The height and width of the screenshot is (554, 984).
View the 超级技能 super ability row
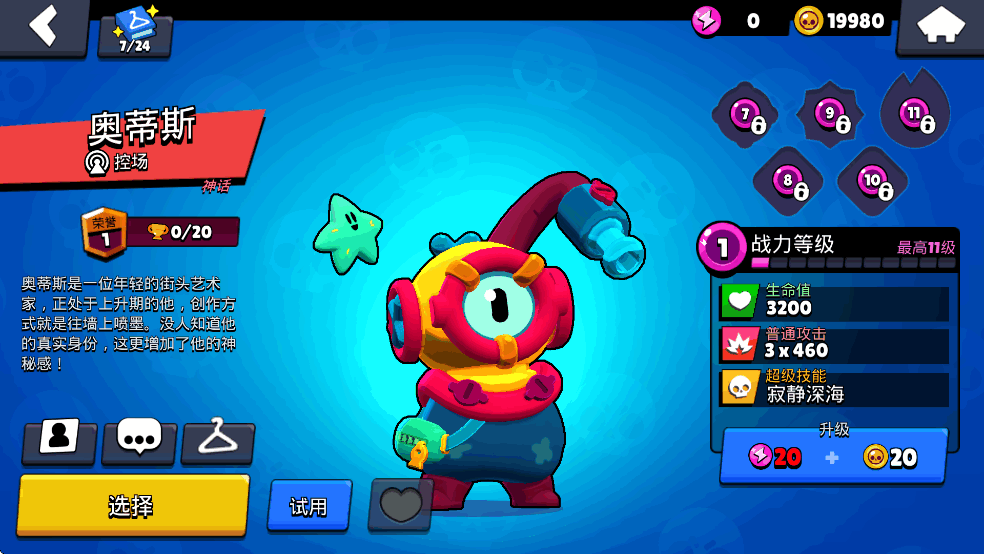(x=834, y=387)
